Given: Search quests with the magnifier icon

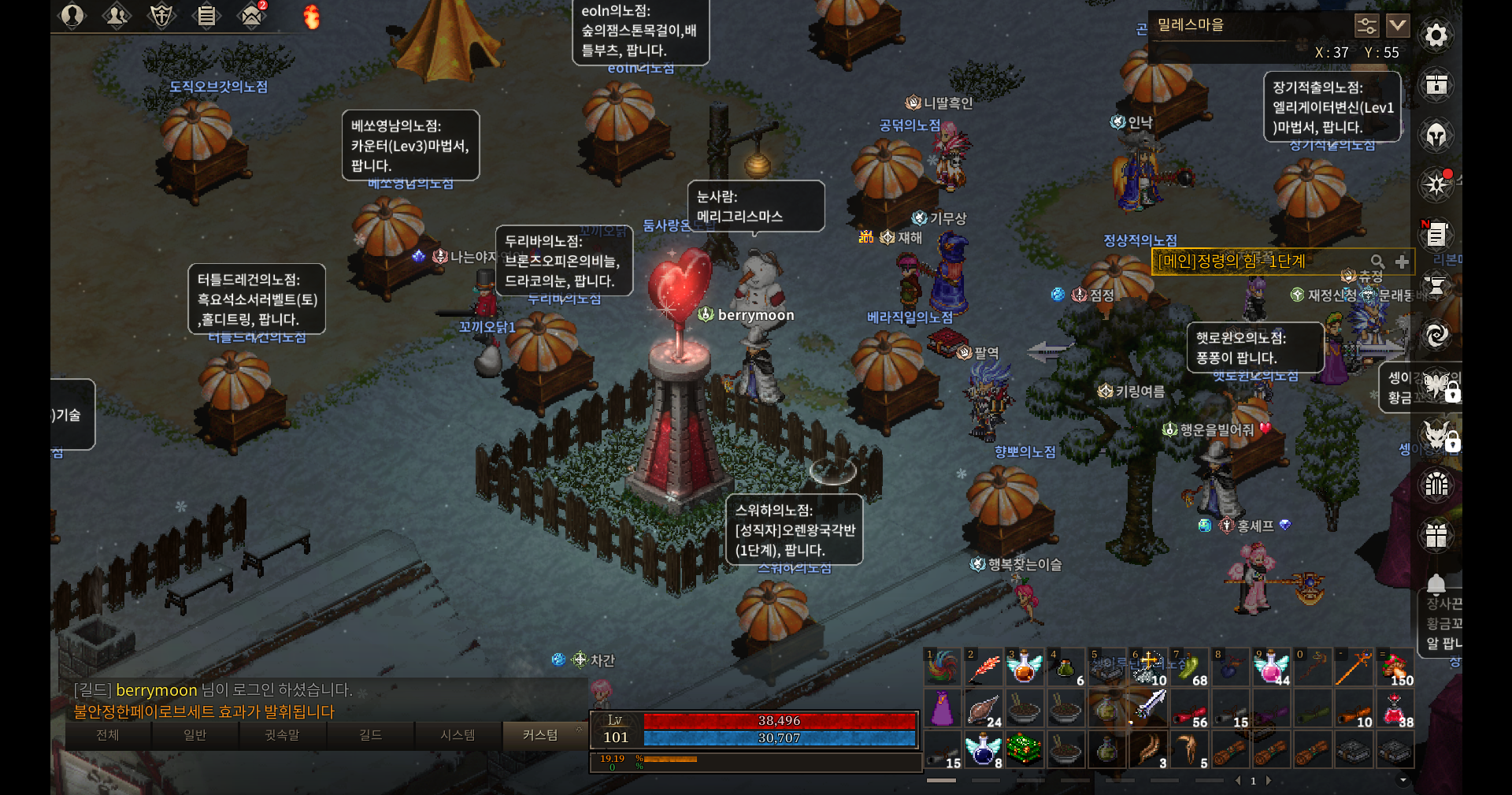Looking at the screenshot, I should pyautogui.click(x=1377, y=262).
